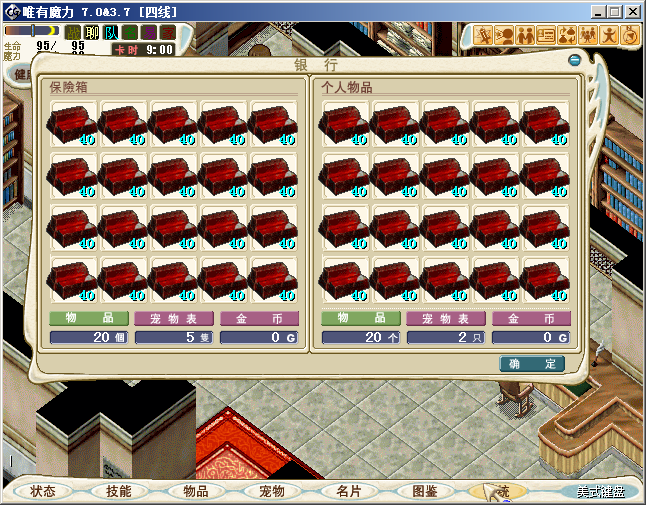Toggle the 聊 chat button
This screenshot has width=646, height=505.
[x=92, y=33]
